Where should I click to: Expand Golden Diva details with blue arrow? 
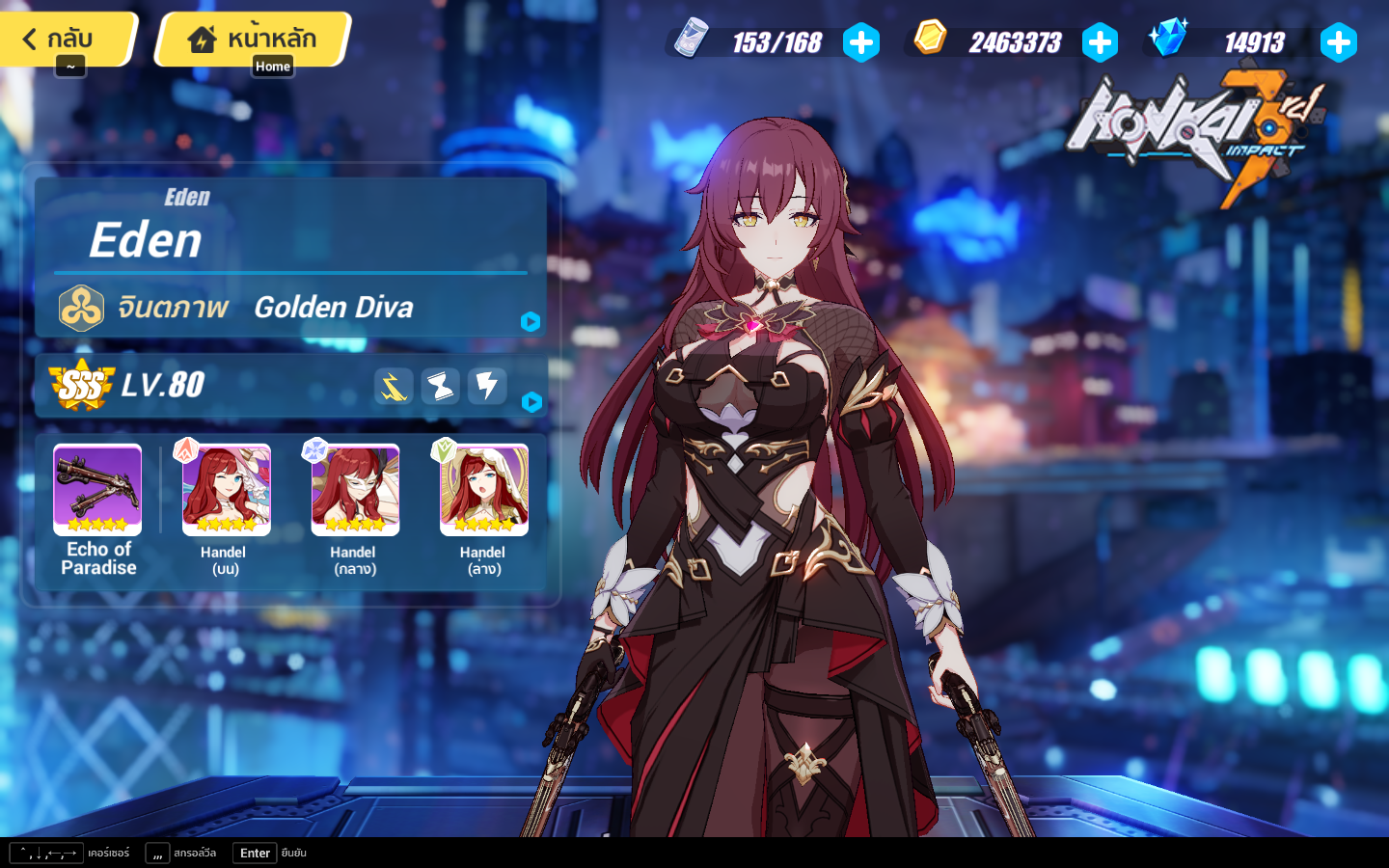(531, 322)
